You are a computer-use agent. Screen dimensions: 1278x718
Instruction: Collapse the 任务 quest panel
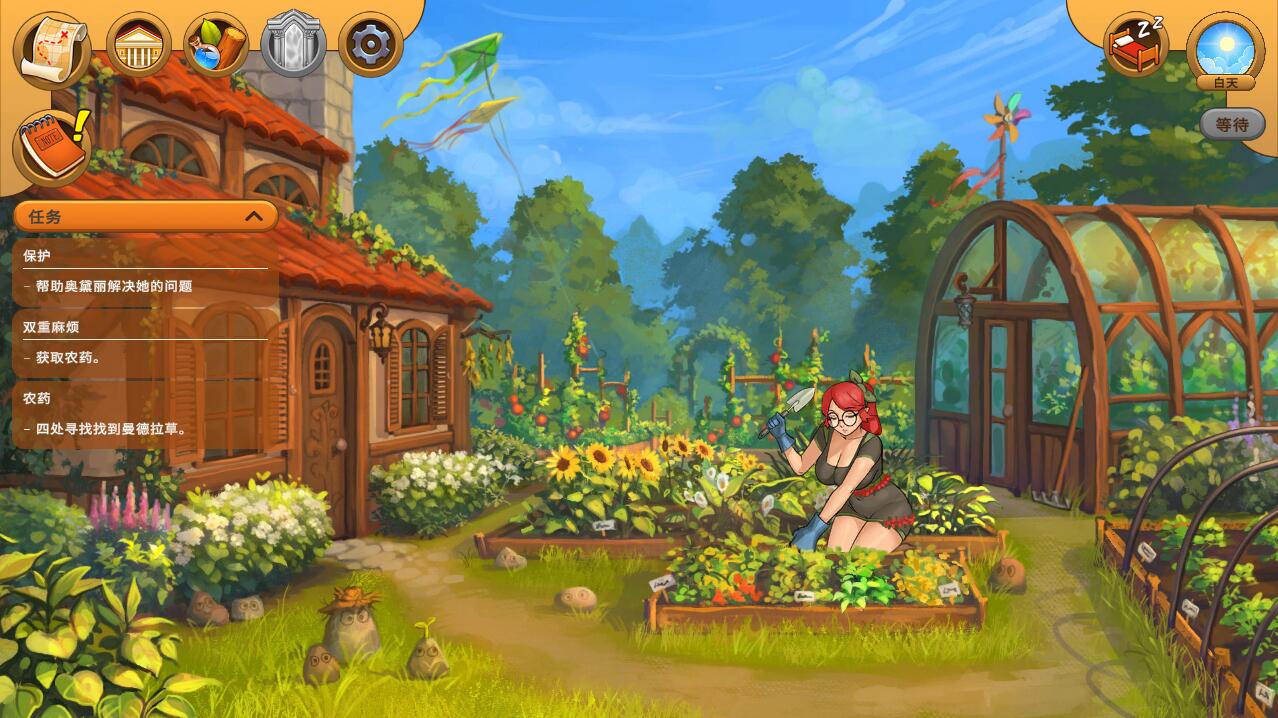pyautogui.click(x=254, y=216)
